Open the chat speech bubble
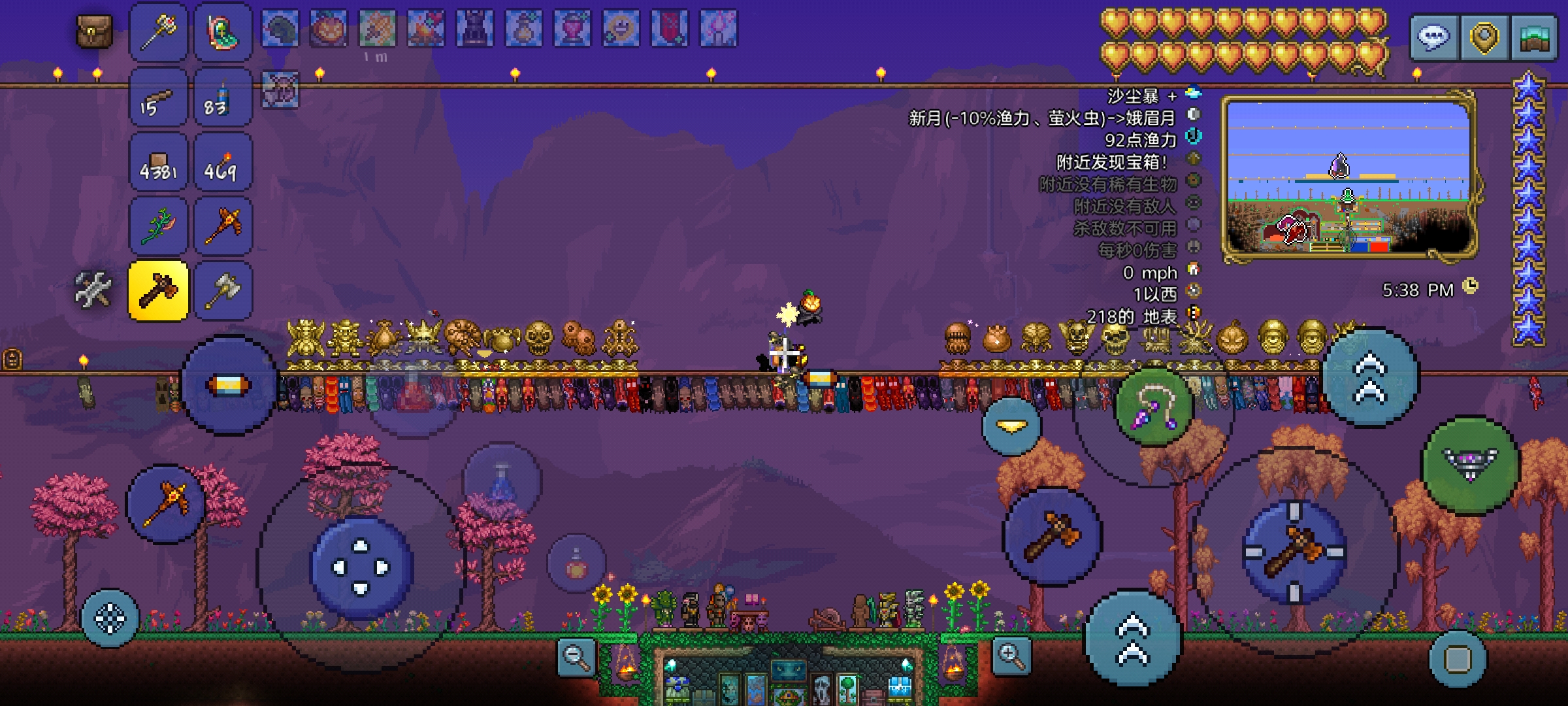 point(1433,38)
